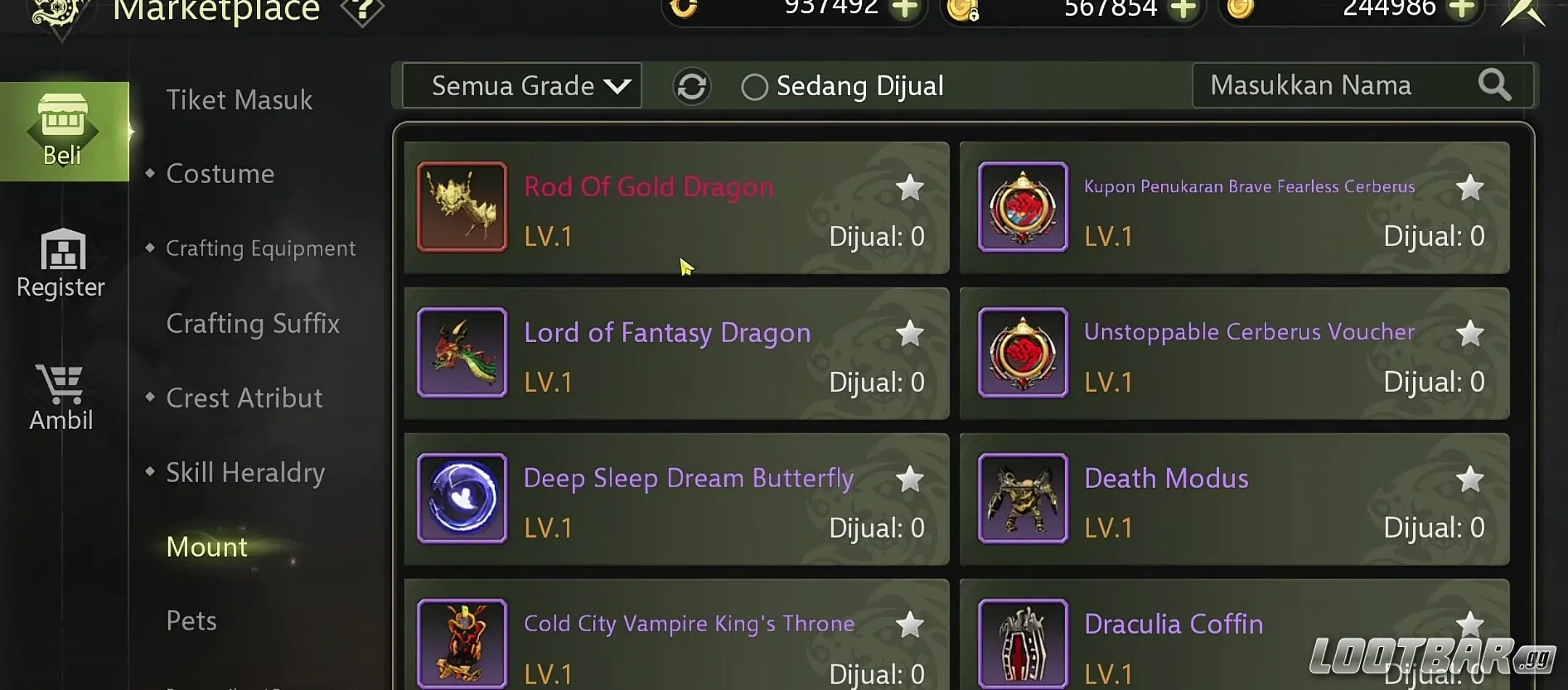Favorite the Rod Of Gold Dragon listing
The image size is (1568, 690).
[x=909, y=188]
